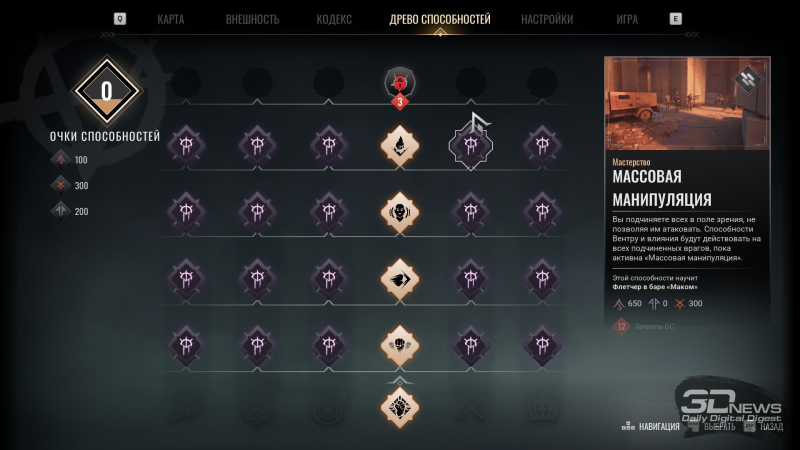Click the Массовая манипуляция preview image
Viewport: 800px width, 450px height.
click(x=686, y=103)
